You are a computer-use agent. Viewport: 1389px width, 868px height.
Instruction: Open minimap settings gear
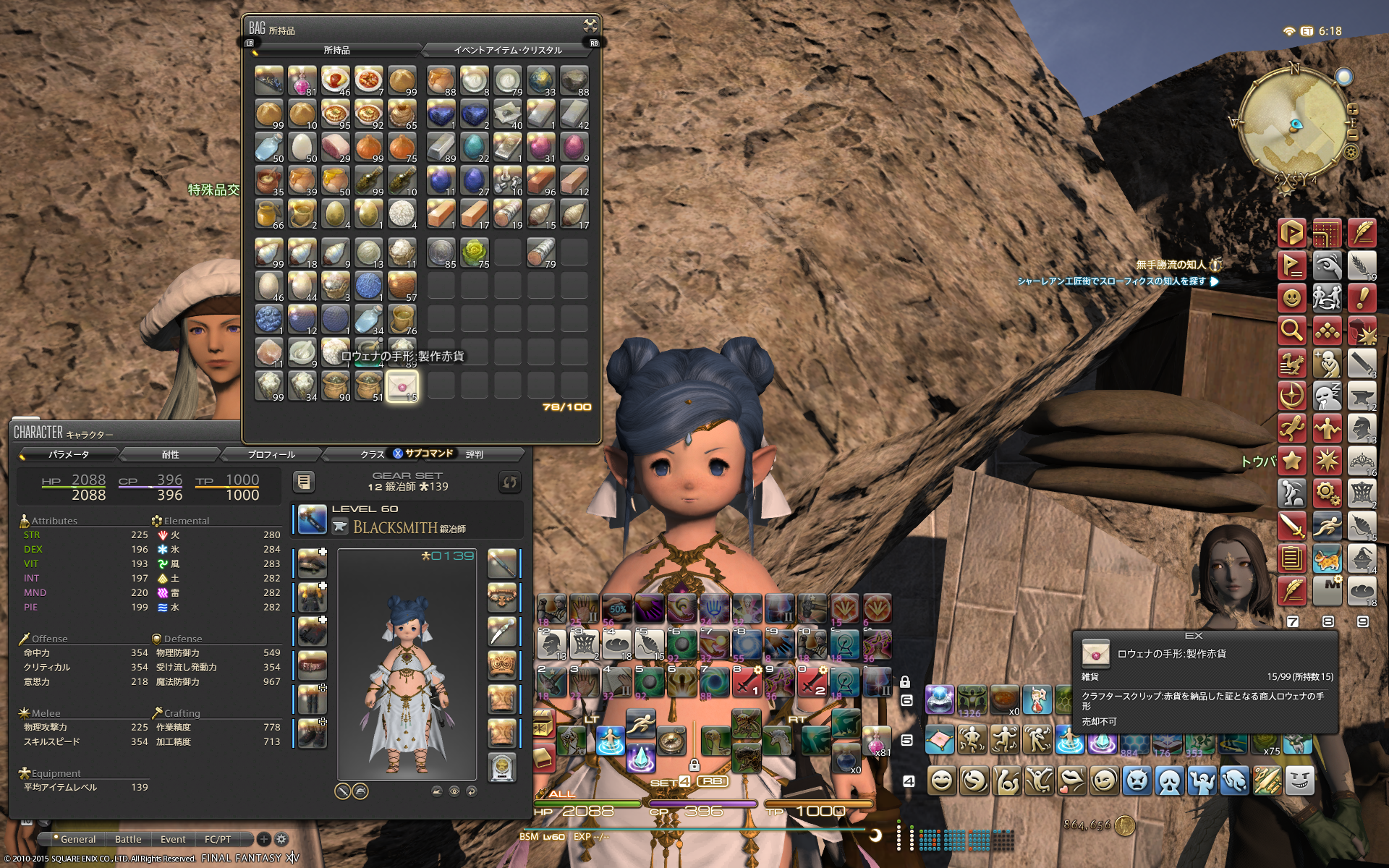[1351, 152]
